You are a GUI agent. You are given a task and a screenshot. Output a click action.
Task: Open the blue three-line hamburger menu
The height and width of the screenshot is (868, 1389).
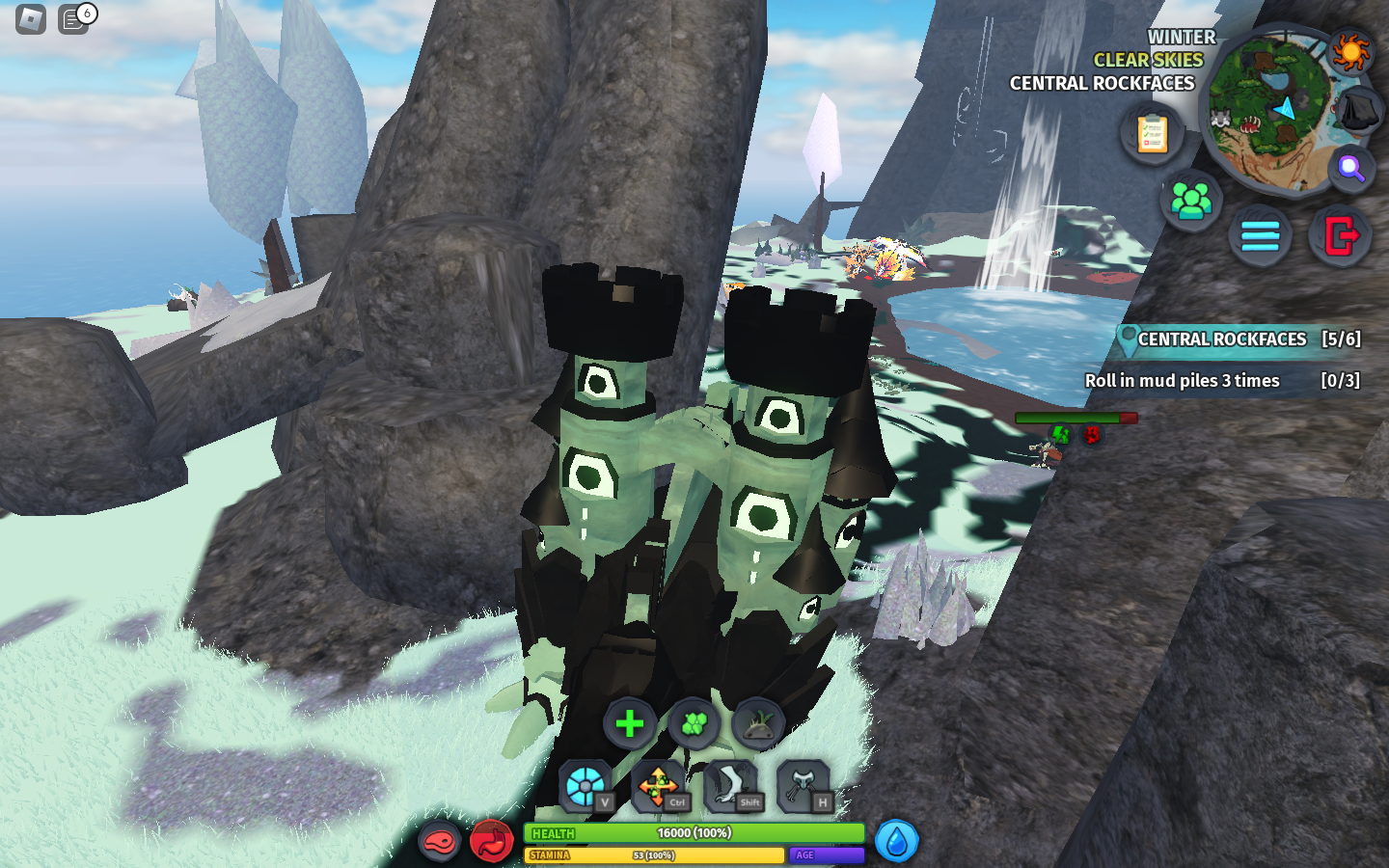pyautogui.click(x=1260, y=235)
